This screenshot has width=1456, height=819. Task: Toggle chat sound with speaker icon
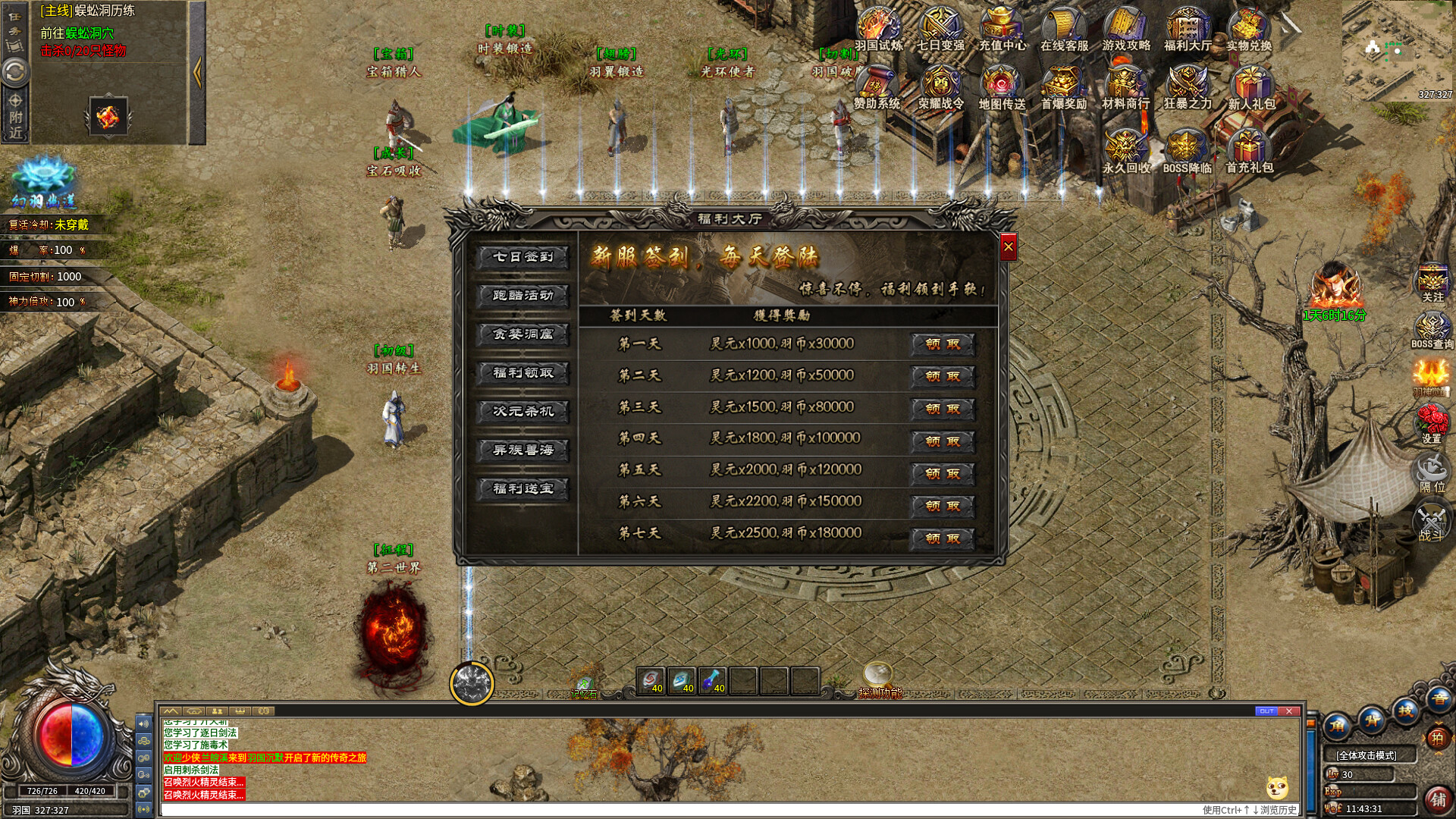(x=143, y=722)
